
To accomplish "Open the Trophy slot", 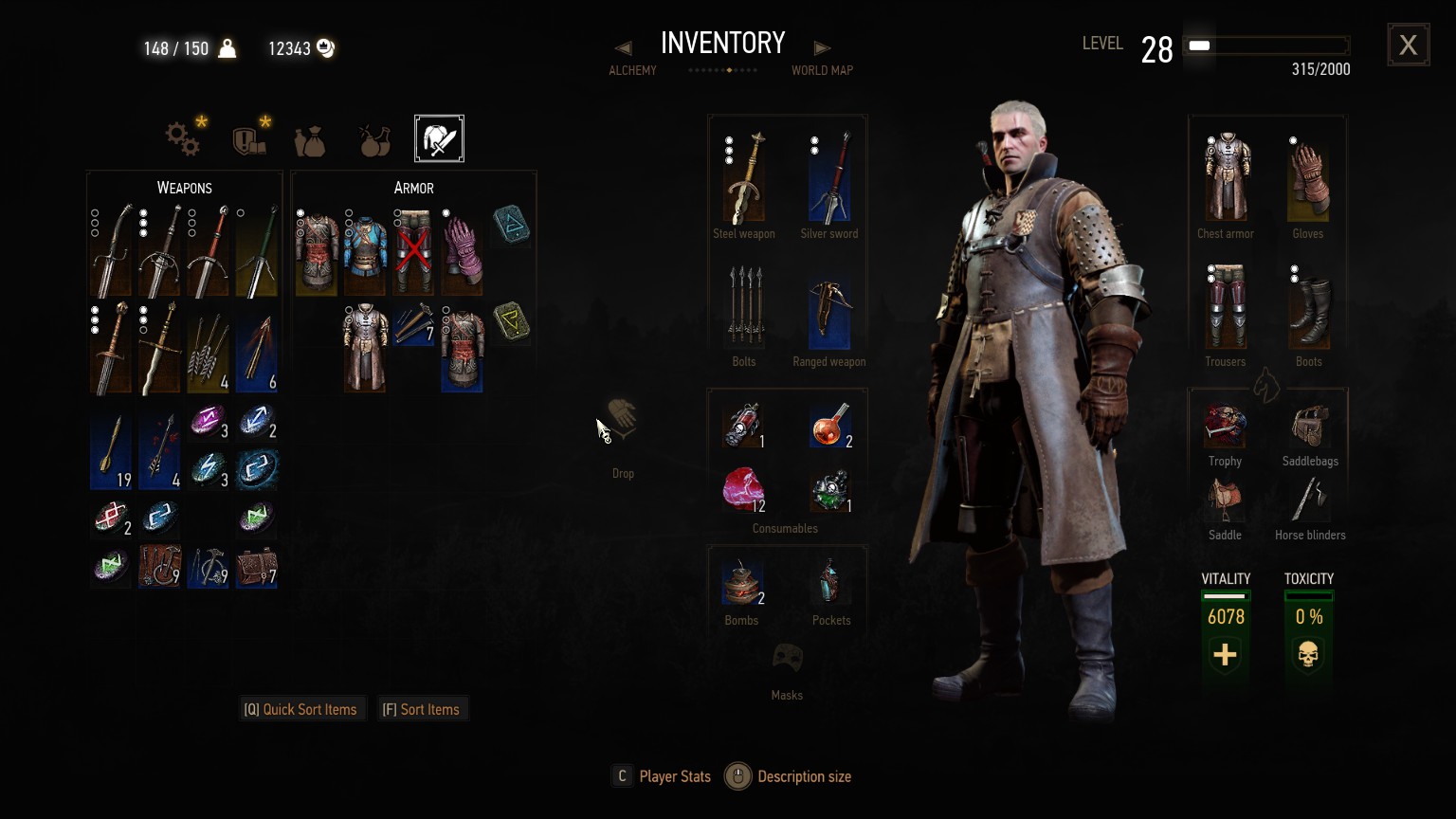I will pyautogui.click(x=1225, y=427).
